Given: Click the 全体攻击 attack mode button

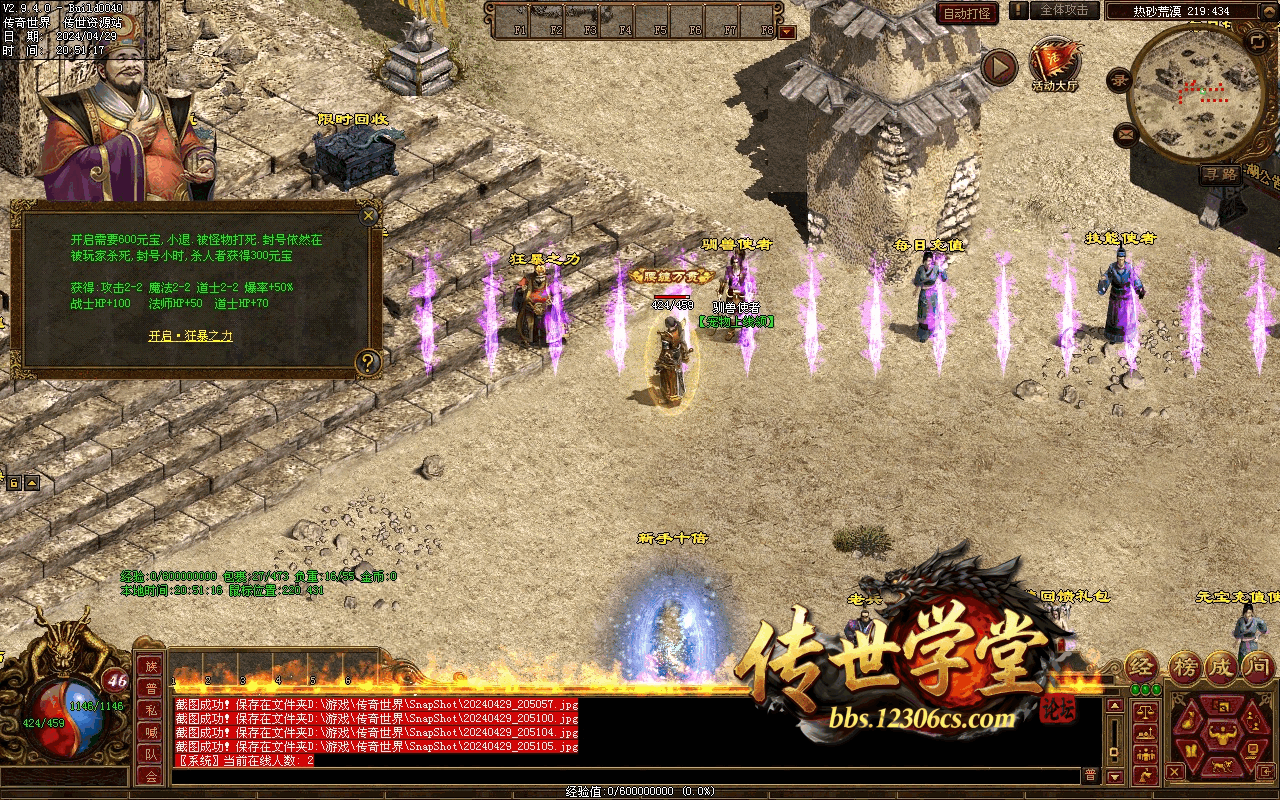Looking at the screenshot, I should (1064, 10).
